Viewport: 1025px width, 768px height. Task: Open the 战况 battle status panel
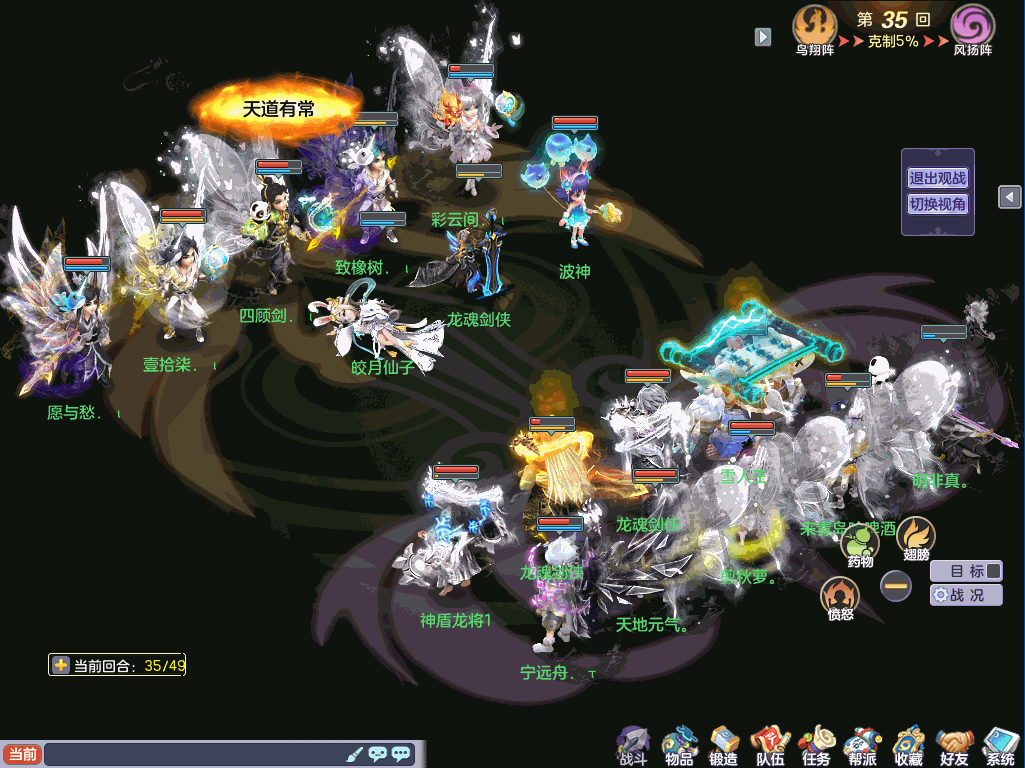coord(966,595)
